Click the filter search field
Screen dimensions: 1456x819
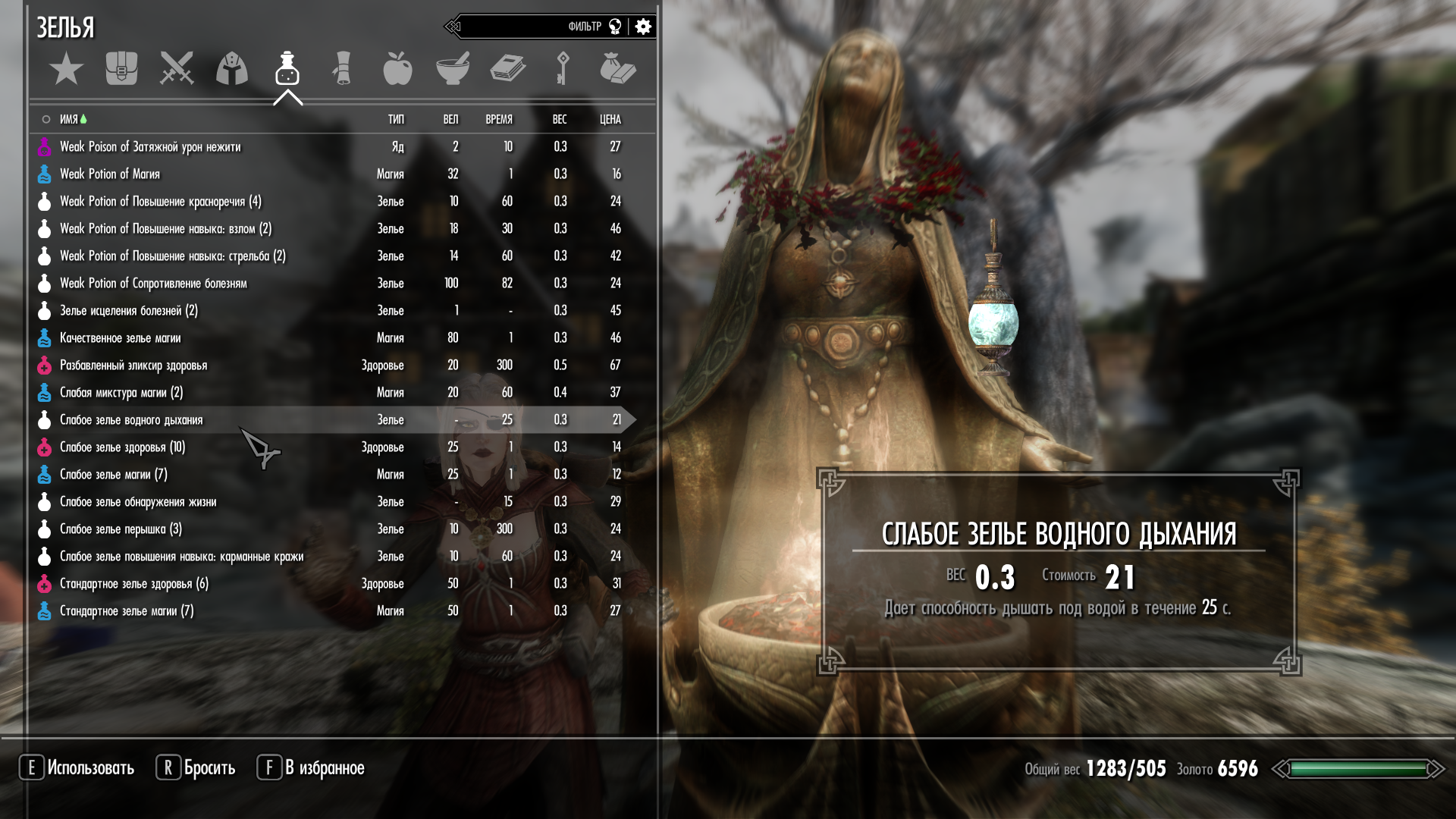tap(523, 27)
